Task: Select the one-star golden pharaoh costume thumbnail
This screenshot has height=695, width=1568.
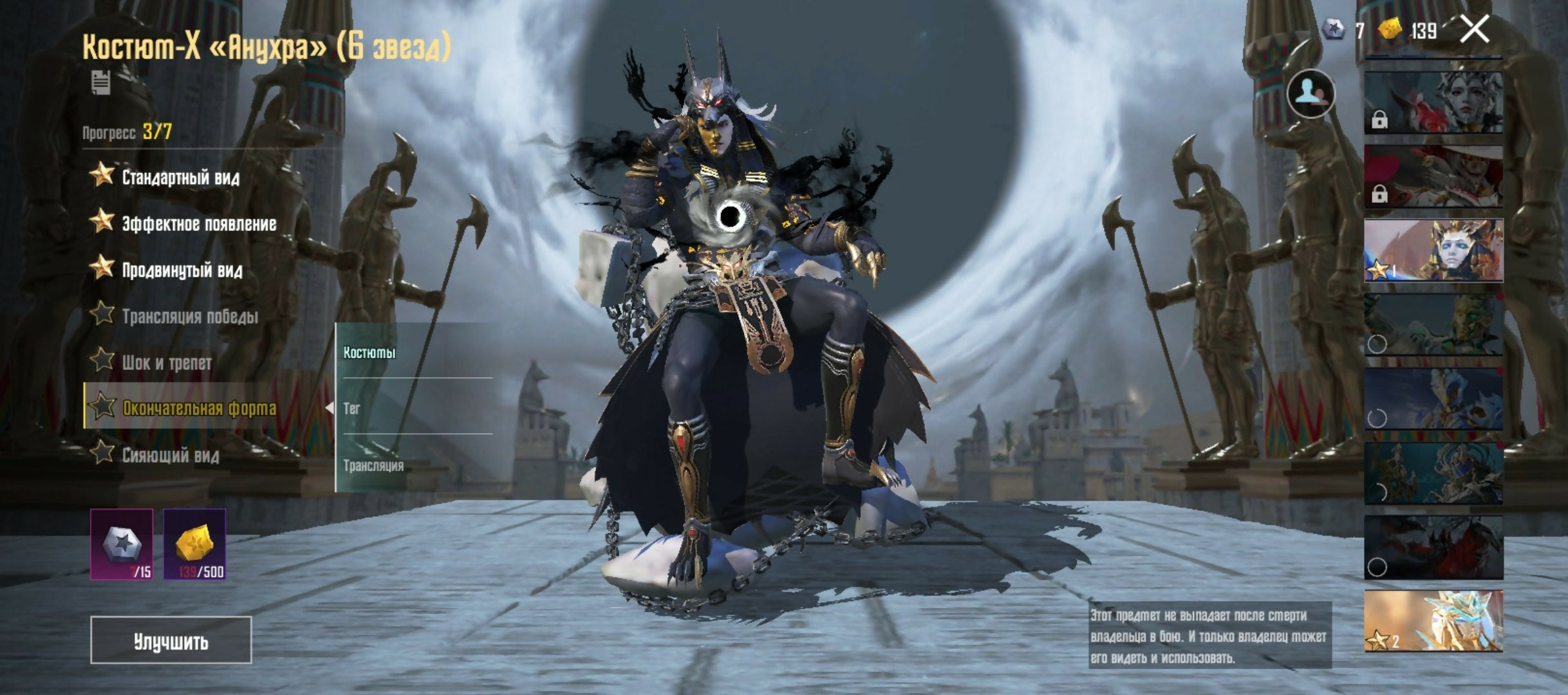Action: [1433, 250]
